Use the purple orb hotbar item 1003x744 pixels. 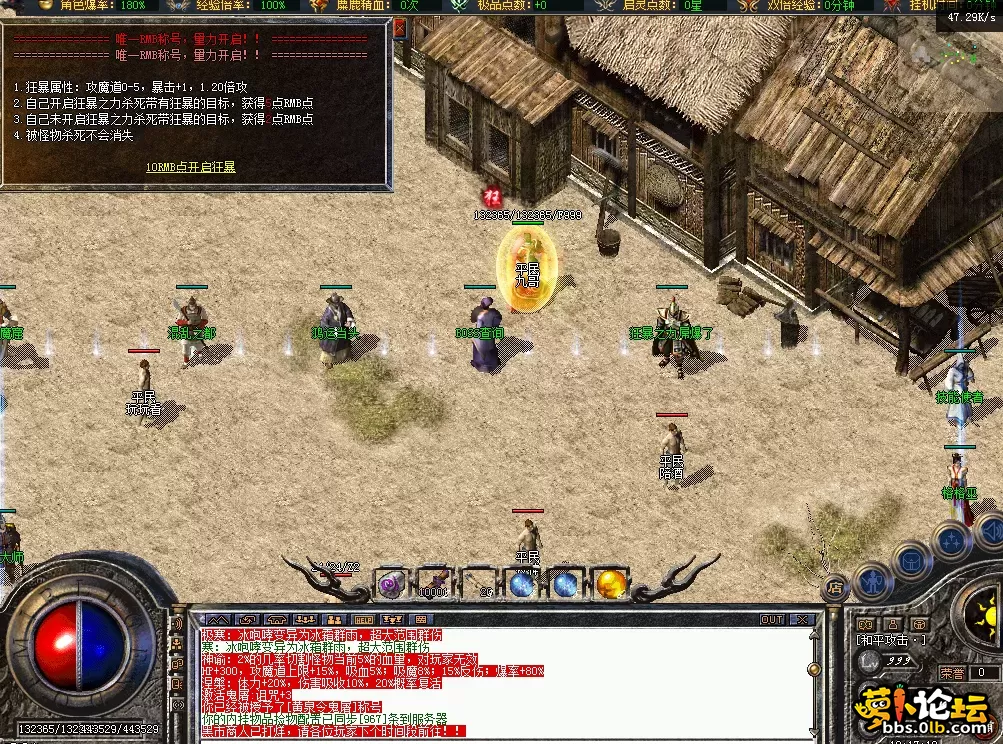pyautogui.click(x=389, y=583)
